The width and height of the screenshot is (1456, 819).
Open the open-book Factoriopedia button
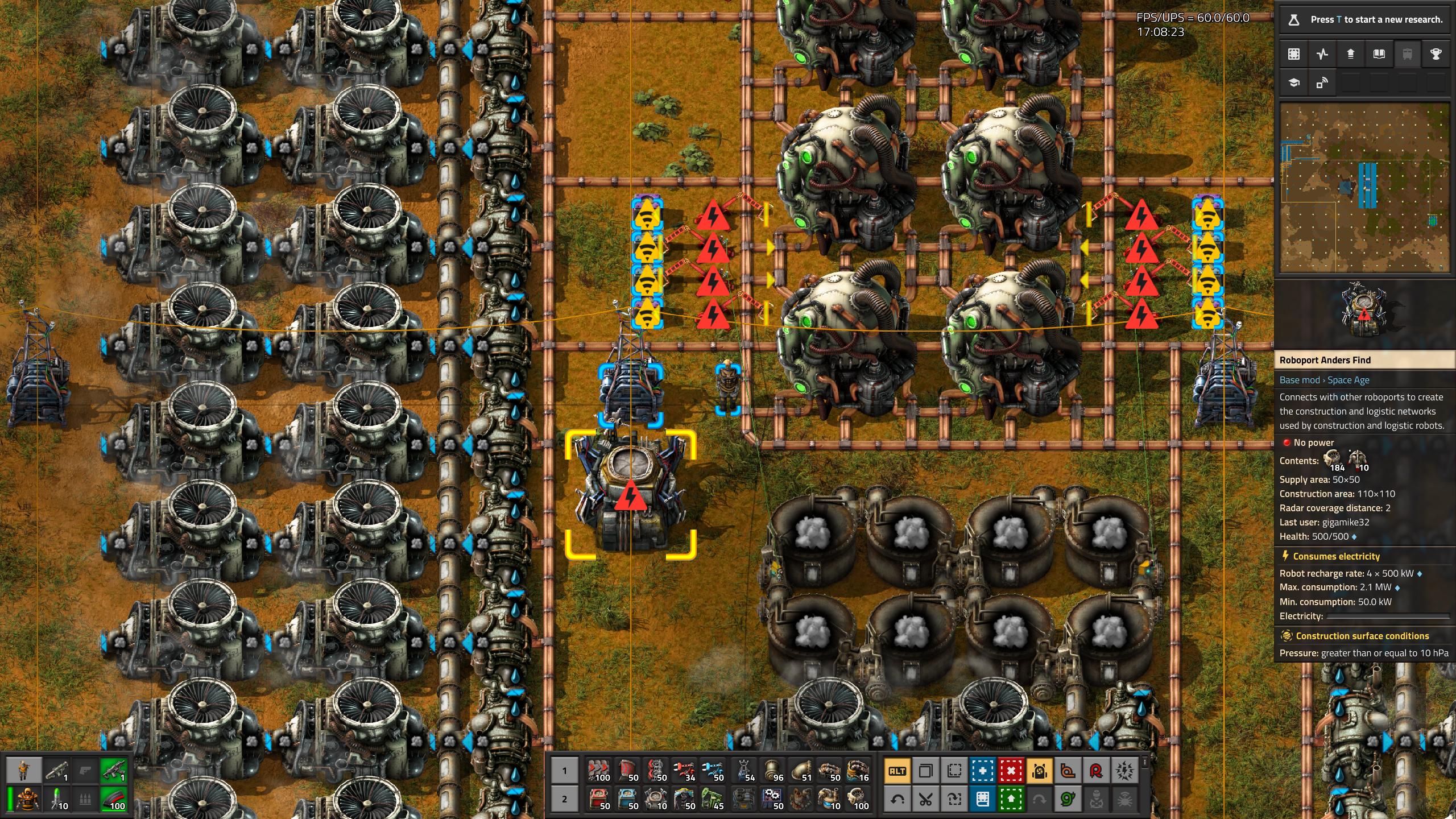[x=1379, y=54]
